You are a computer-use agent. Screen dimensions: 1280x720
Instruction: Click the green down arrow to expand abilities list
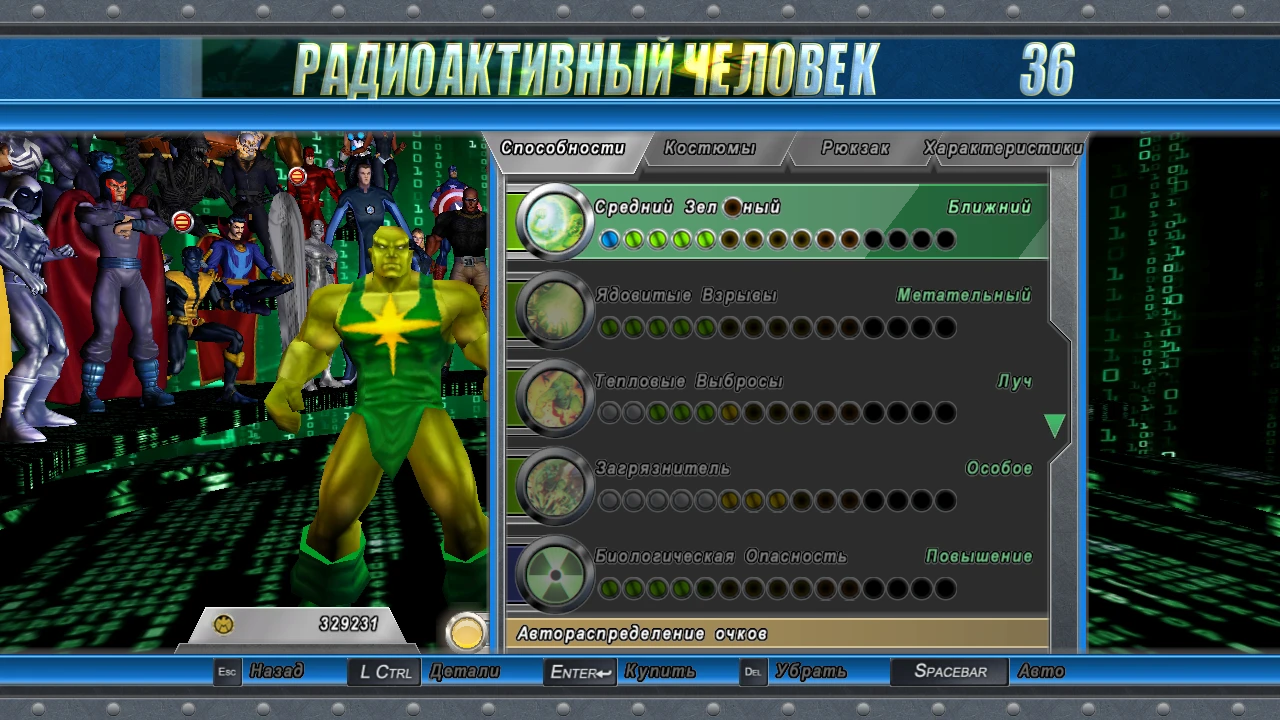click(1055, 424)
